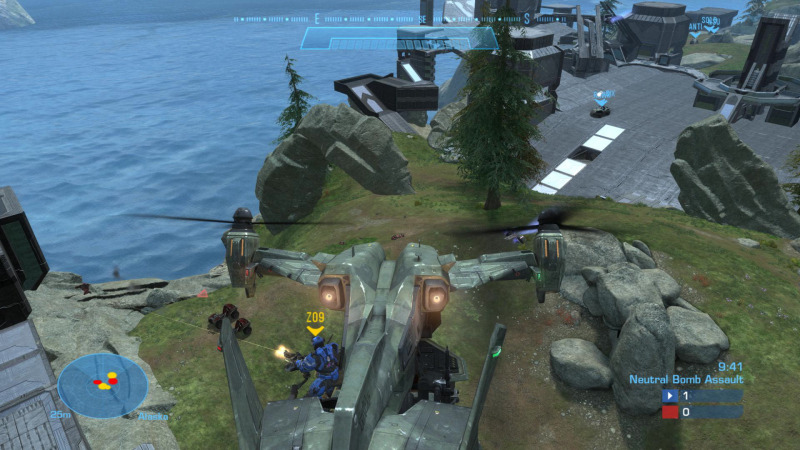Click the Neutral Bomb Assault objective label
Screen dimensions: 800x450
point(686,380)
